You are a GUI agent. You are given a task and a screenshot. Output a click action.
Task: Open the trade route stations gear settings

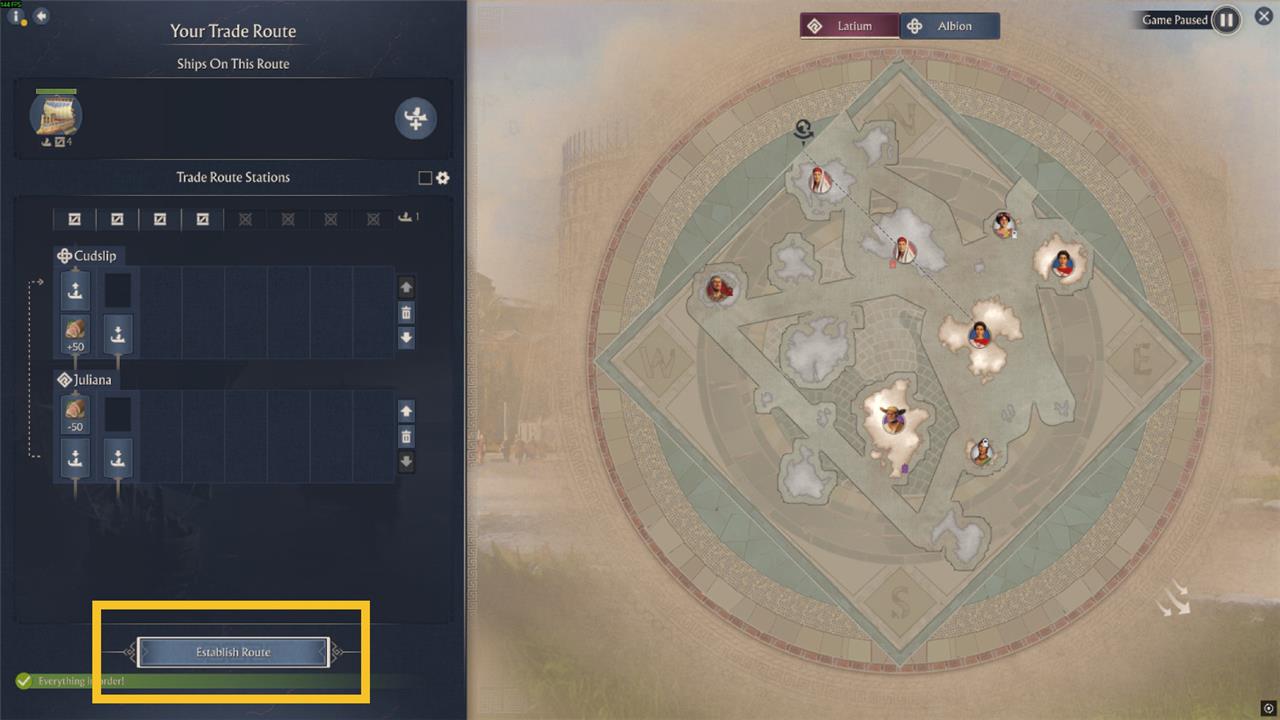tap(443, 178)
